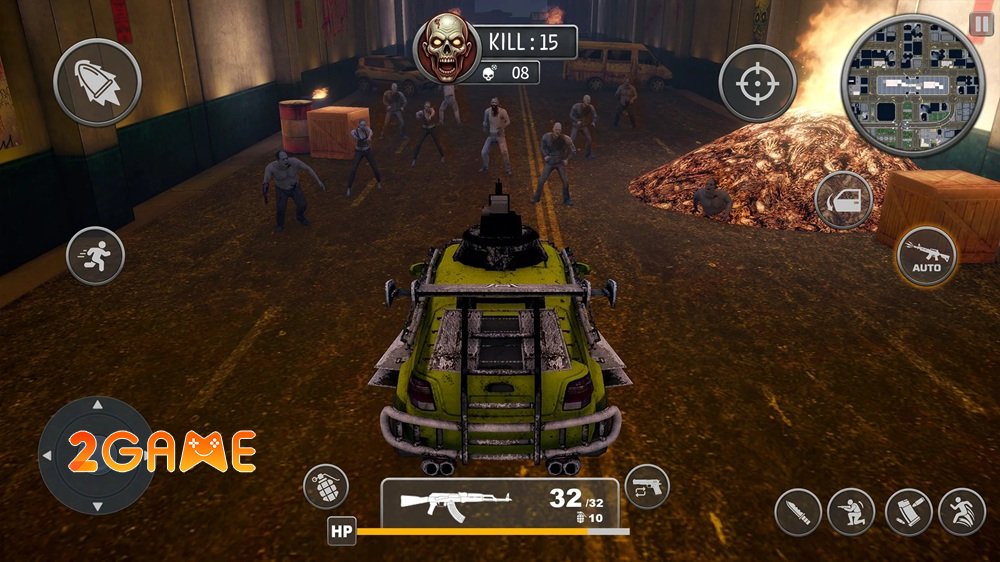This screenshot has height=562, width=1000.
Task: Tap the crosshair aim button
Action: pyautogui.click(x=757, y=83)
